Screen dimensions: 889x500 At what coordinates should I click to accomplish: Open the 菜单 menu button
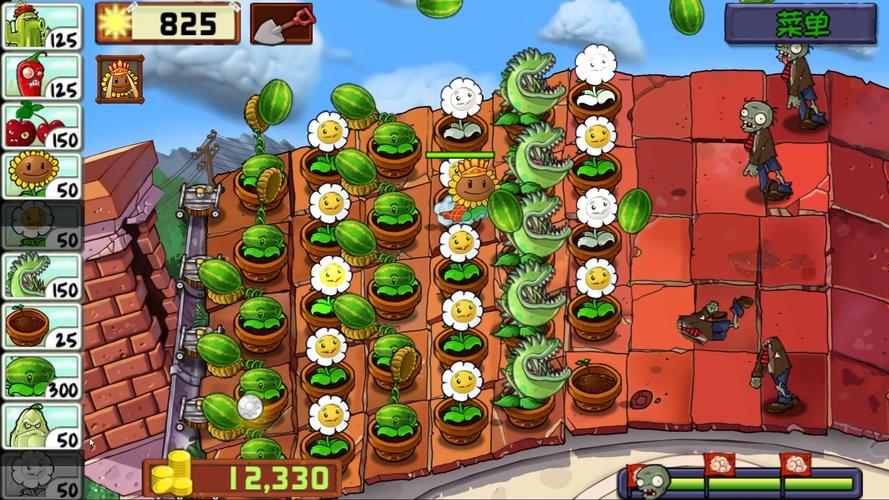800,25
